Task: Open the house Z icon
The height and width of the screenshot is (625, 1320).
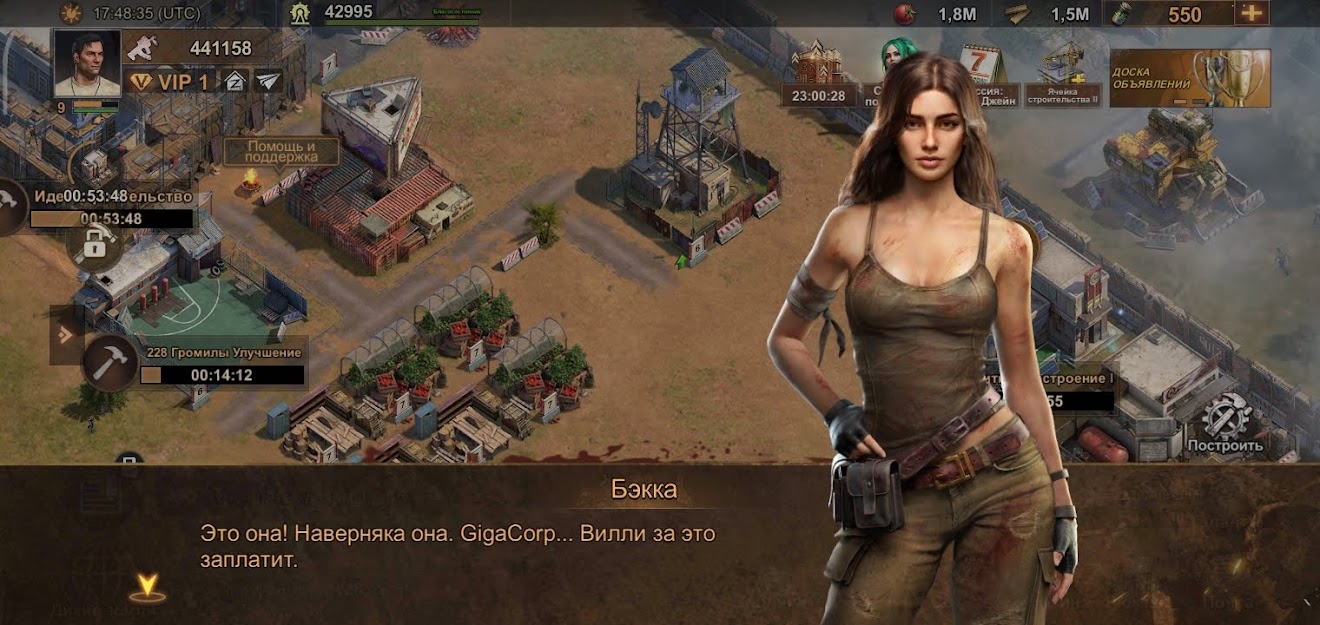Action: pos(235,81)
